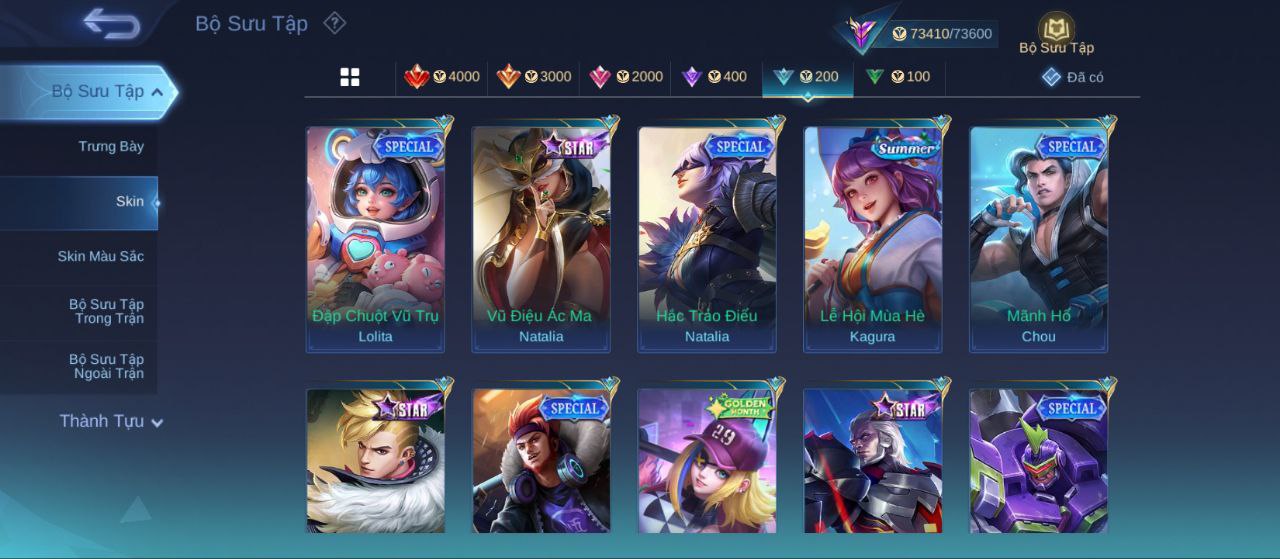Select the Skin Màu Sắc menu entry
This screenshot has height=559, width=1280.
(x=100, y=256)
